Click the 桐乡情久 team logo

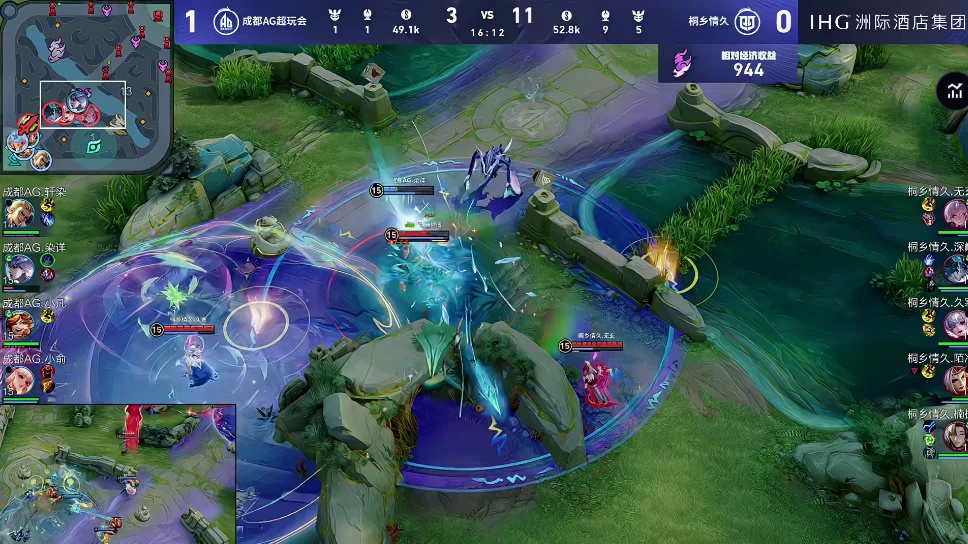tap(746, 21)
